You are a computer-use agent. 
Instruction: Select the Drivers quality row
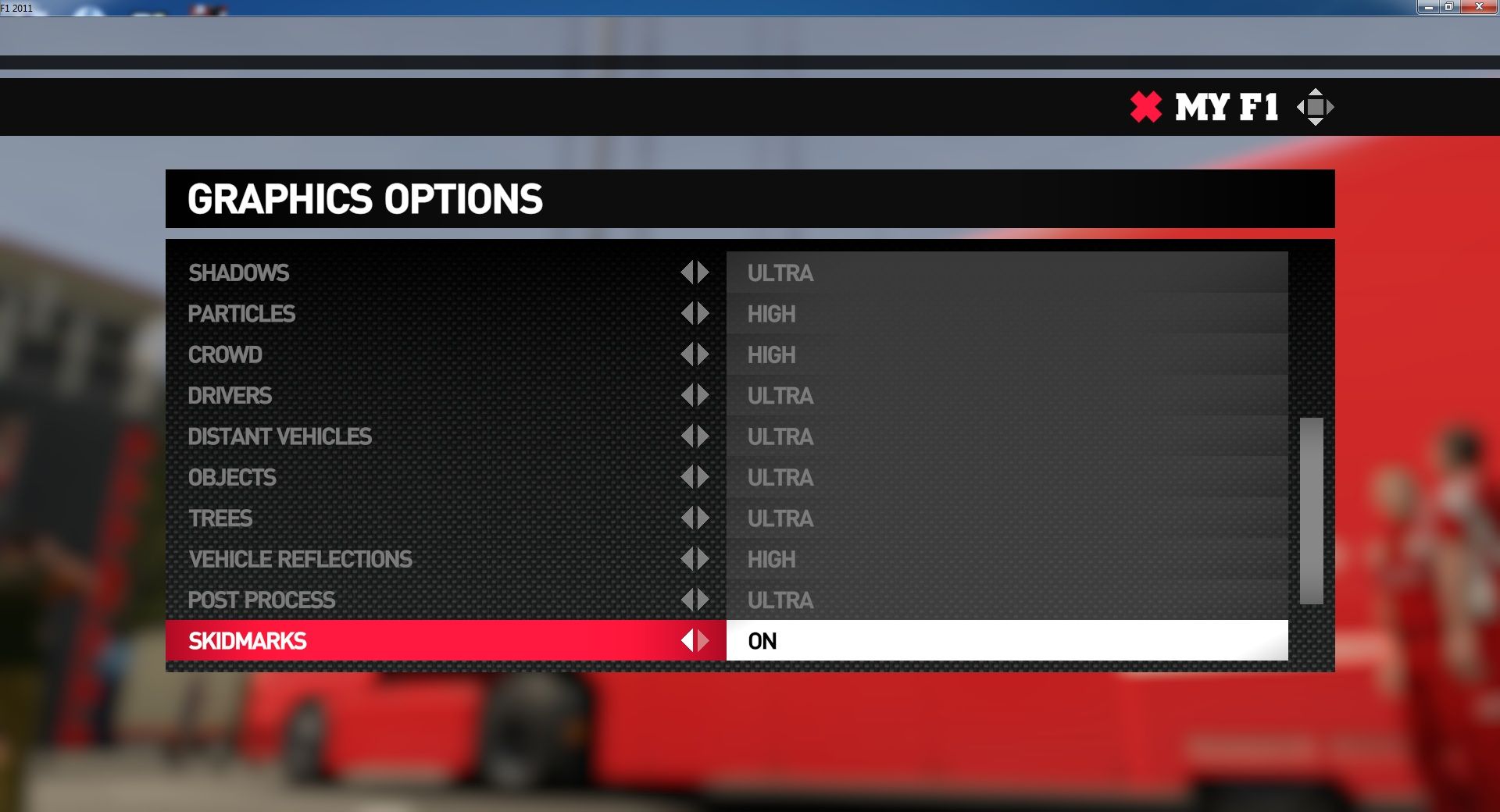click(x=230, y=396)
